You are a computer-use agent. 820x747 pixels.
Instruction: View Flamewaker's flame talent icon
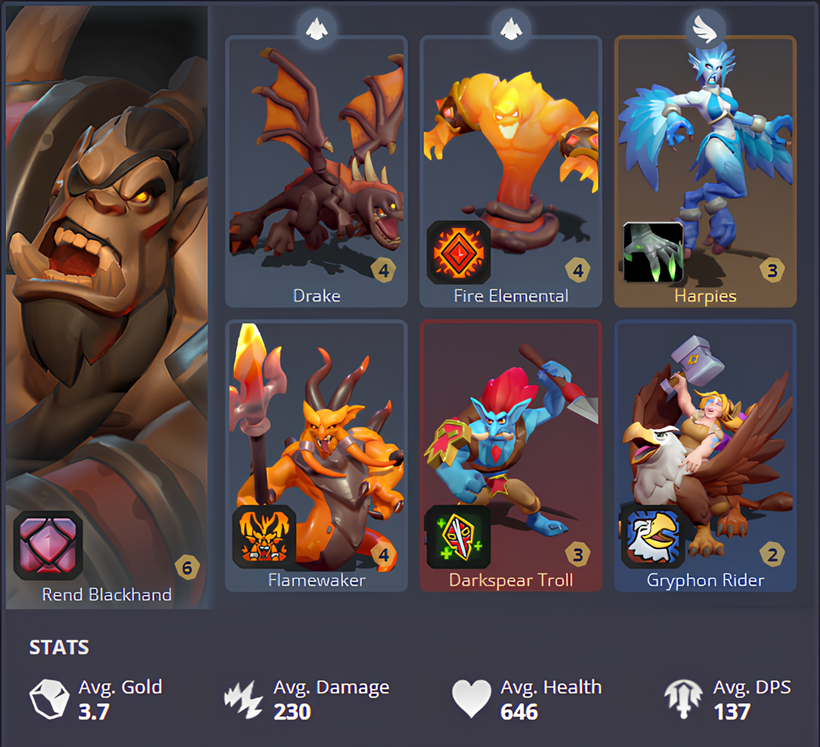pos(264,537)
